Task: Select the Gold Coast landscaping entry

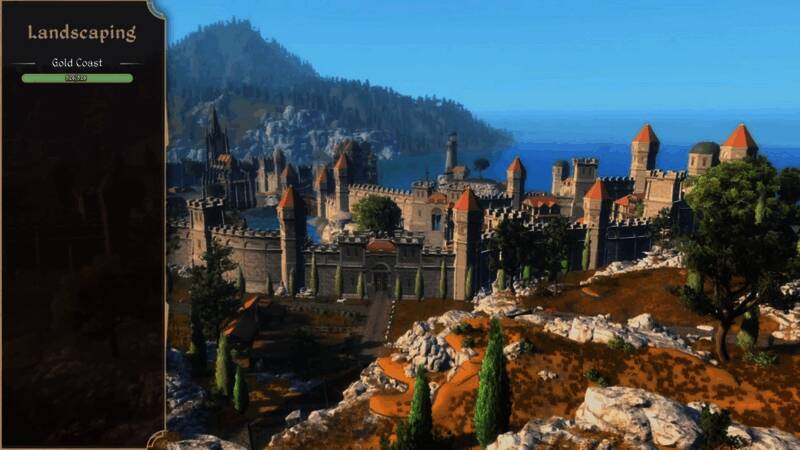Action: (x=77, y=63)
